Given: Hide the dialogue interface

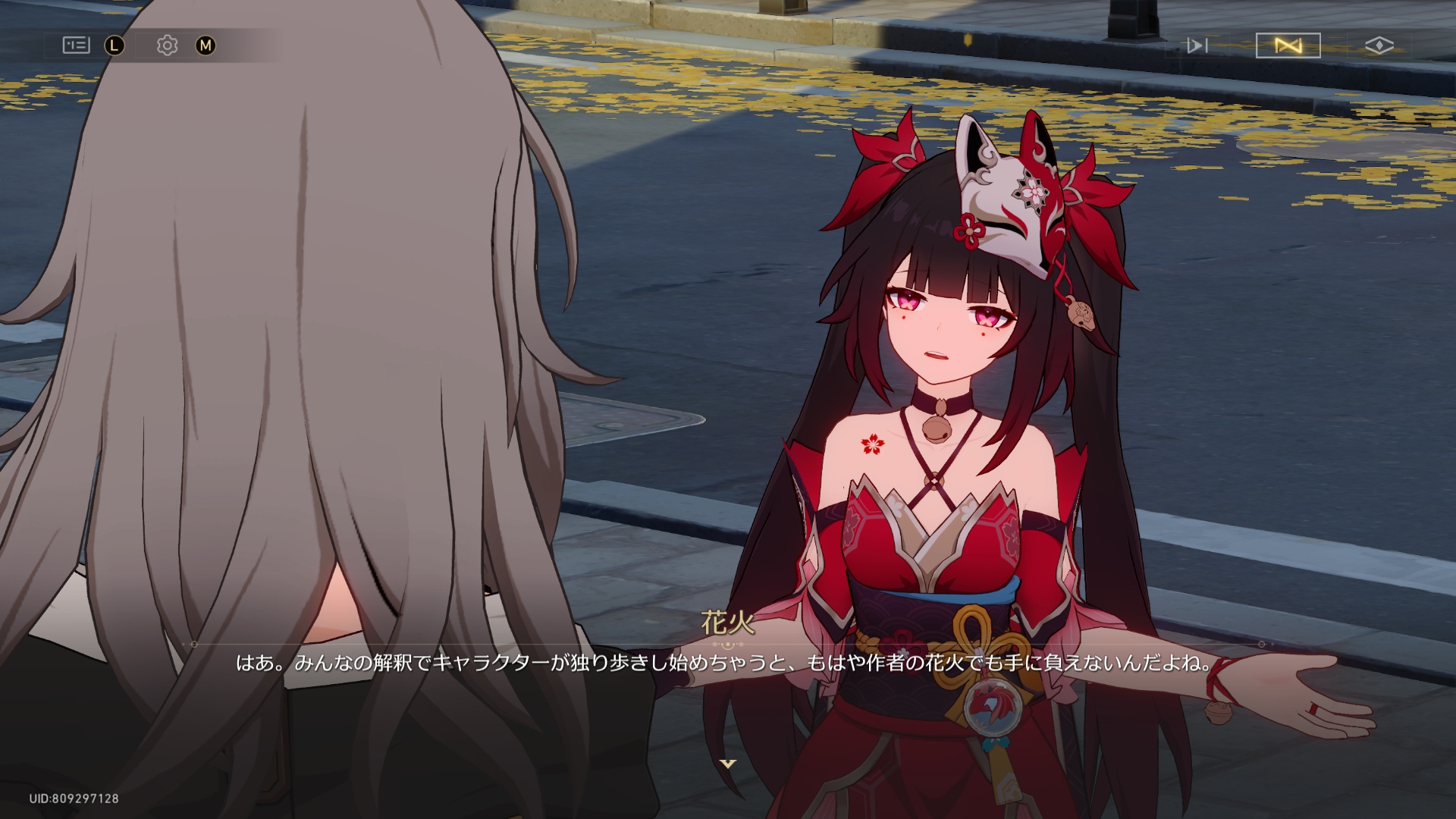Looking at the screenshot, I should point(1379,45).
